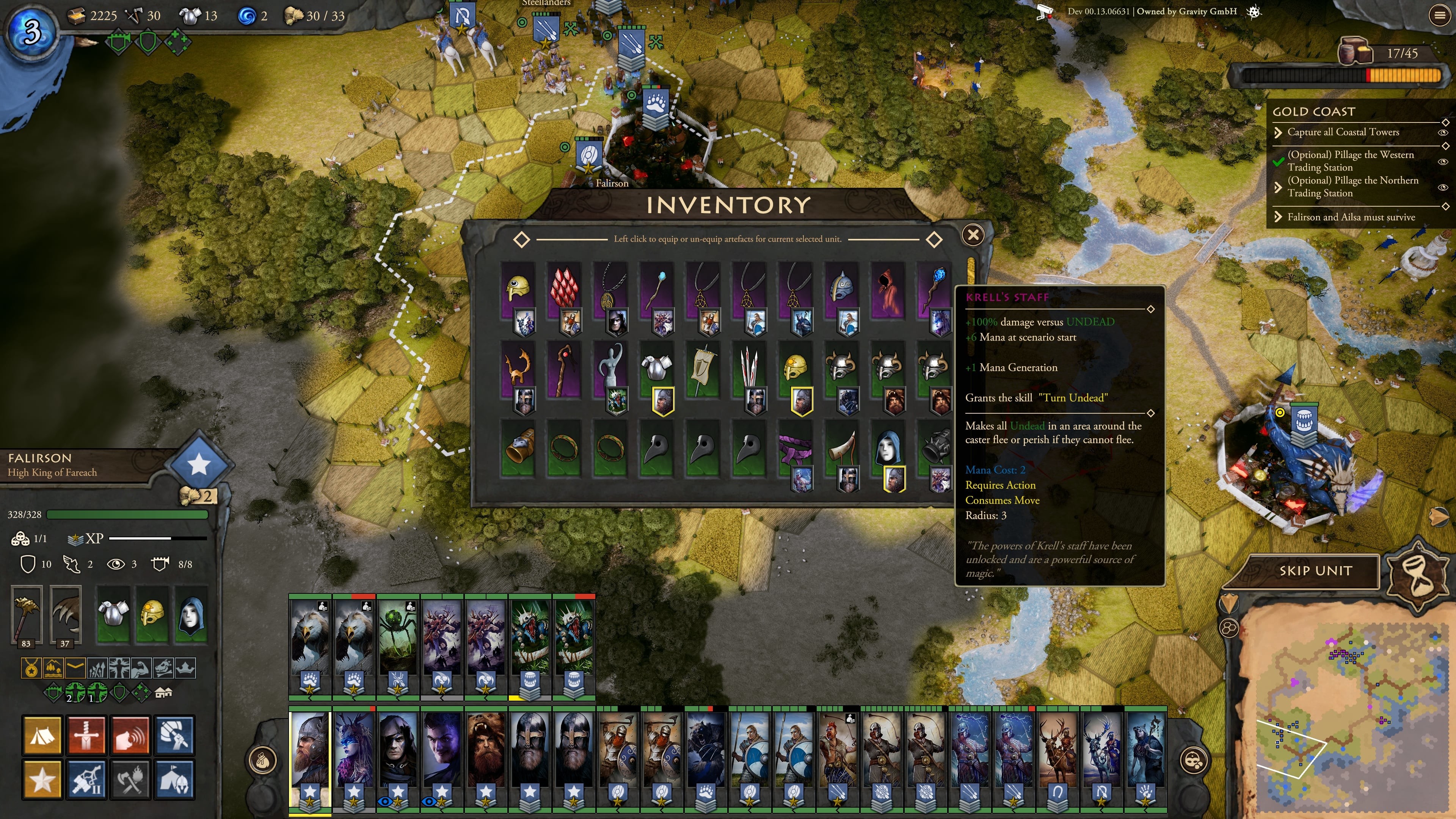This screenshot has height=819, width=1456.
Task: Equip the shield banner artefact
Action: coord(703,367)
